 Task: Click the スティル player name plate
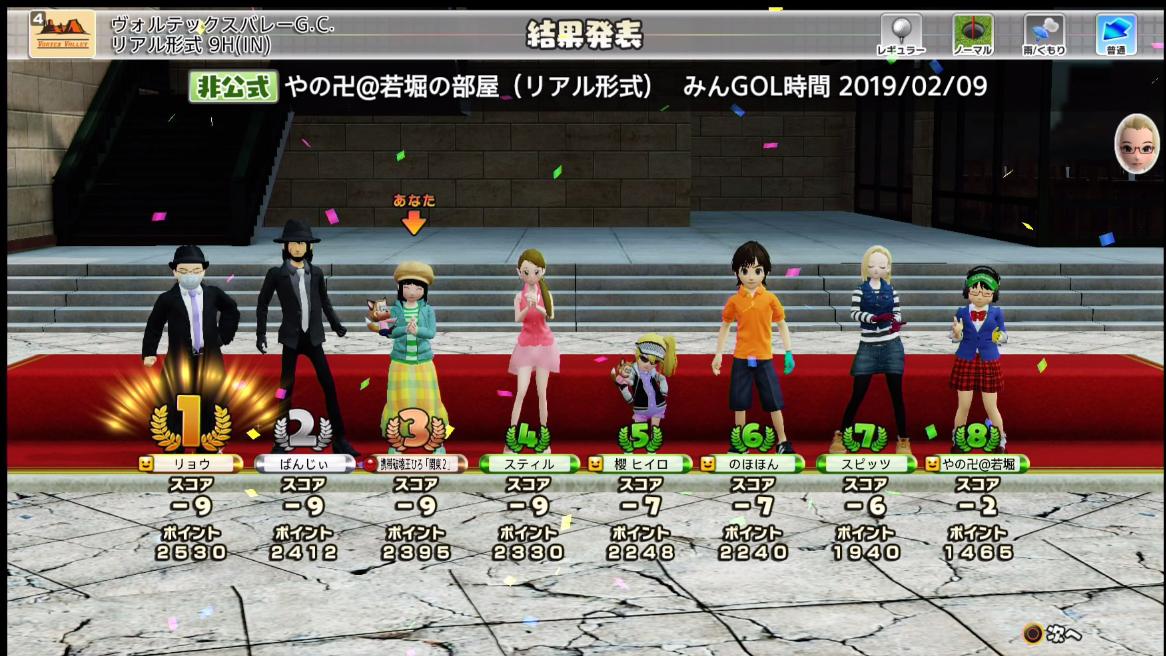(x=530, y=464)
